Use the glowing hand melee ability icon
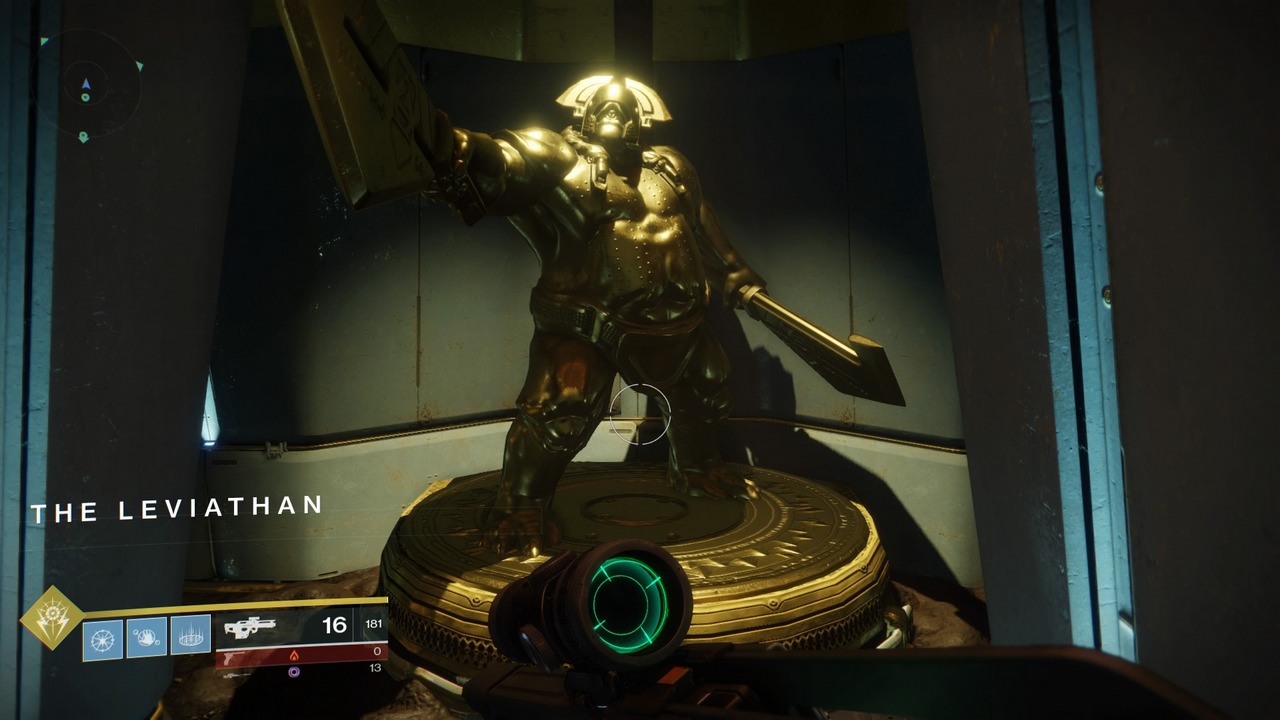Screen dimensions: 1280x720 pos(147,637)
